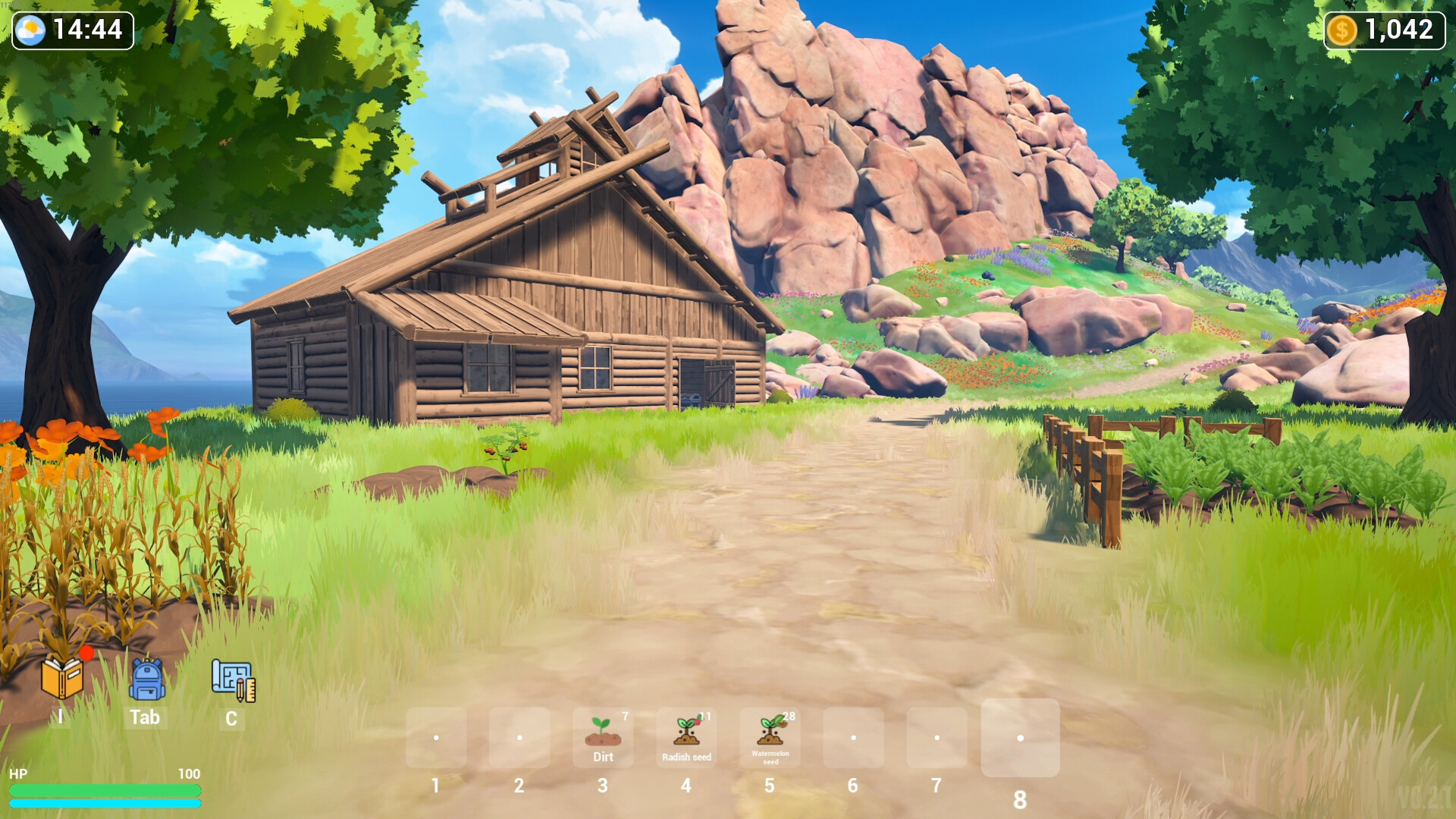Open the blueprint building menu icon
Screen dimensions: 1456x819
[233, 679]
